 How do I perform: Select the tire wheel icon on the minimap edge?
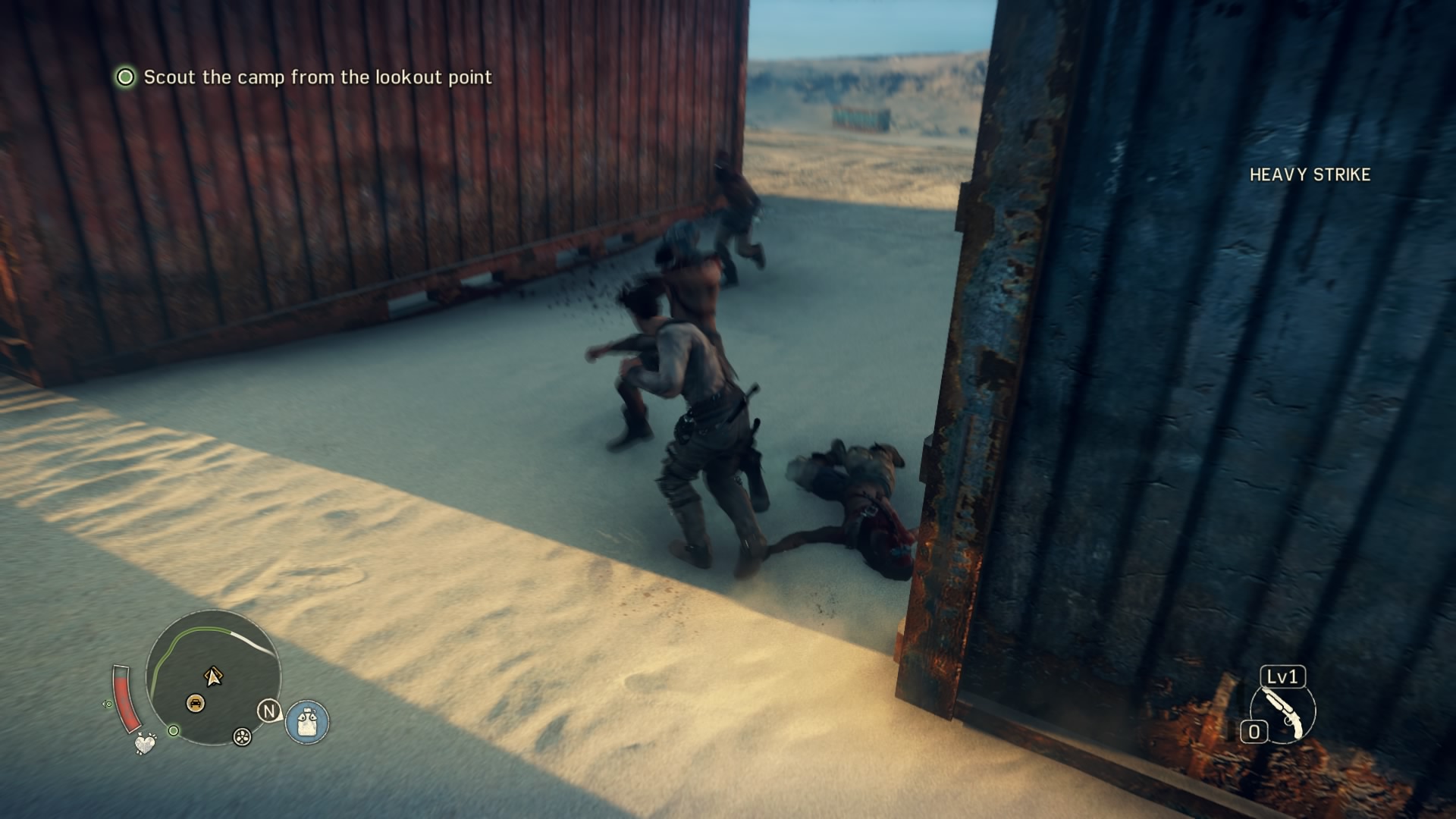tap(242, 737)
